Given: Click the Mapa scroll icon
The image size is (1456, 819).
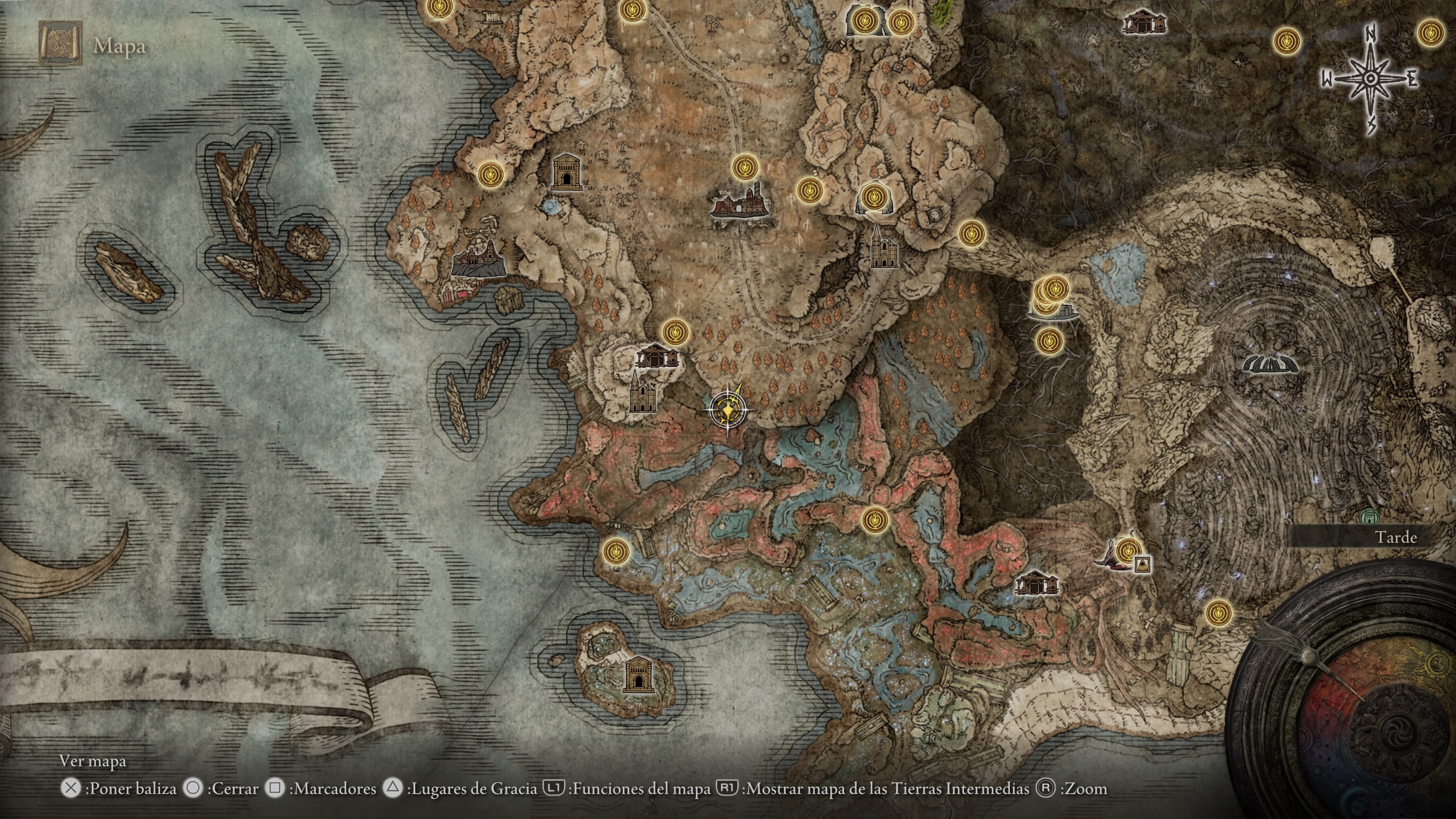Looking at the screenshot, I should point(61,44).
